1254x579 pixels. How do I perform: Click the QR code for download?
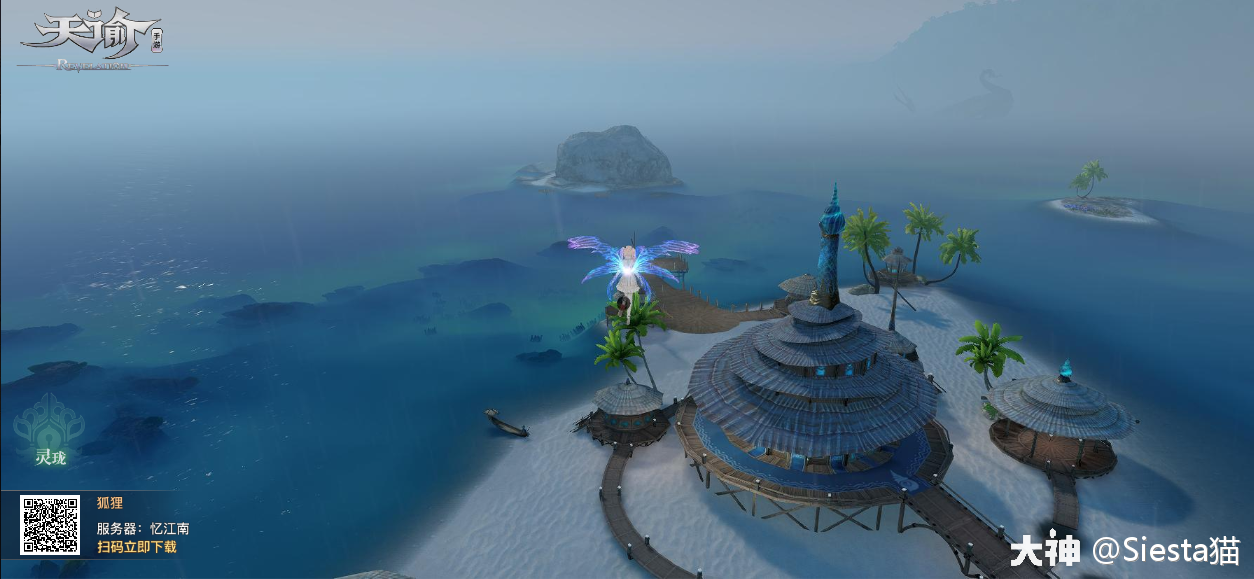click(x=50, y=525)
